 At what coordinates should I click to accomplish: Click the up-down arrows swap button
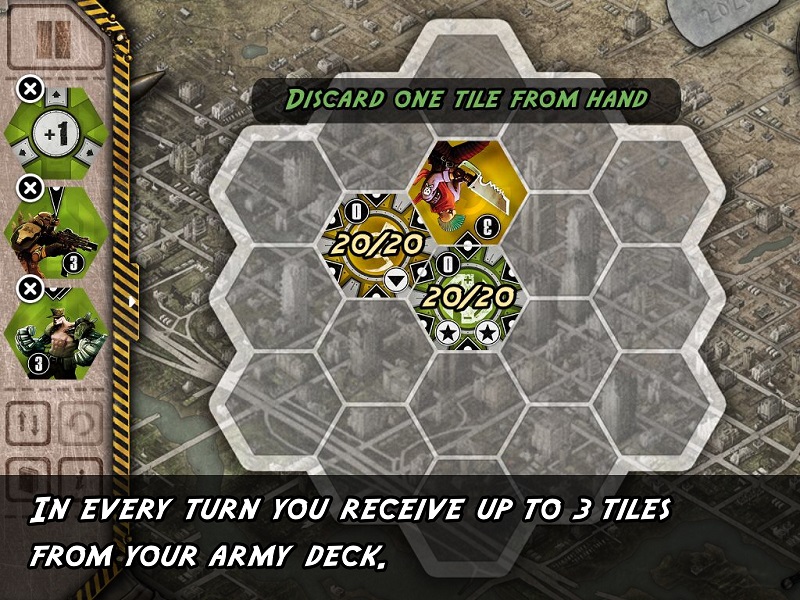tap(29, 424)
